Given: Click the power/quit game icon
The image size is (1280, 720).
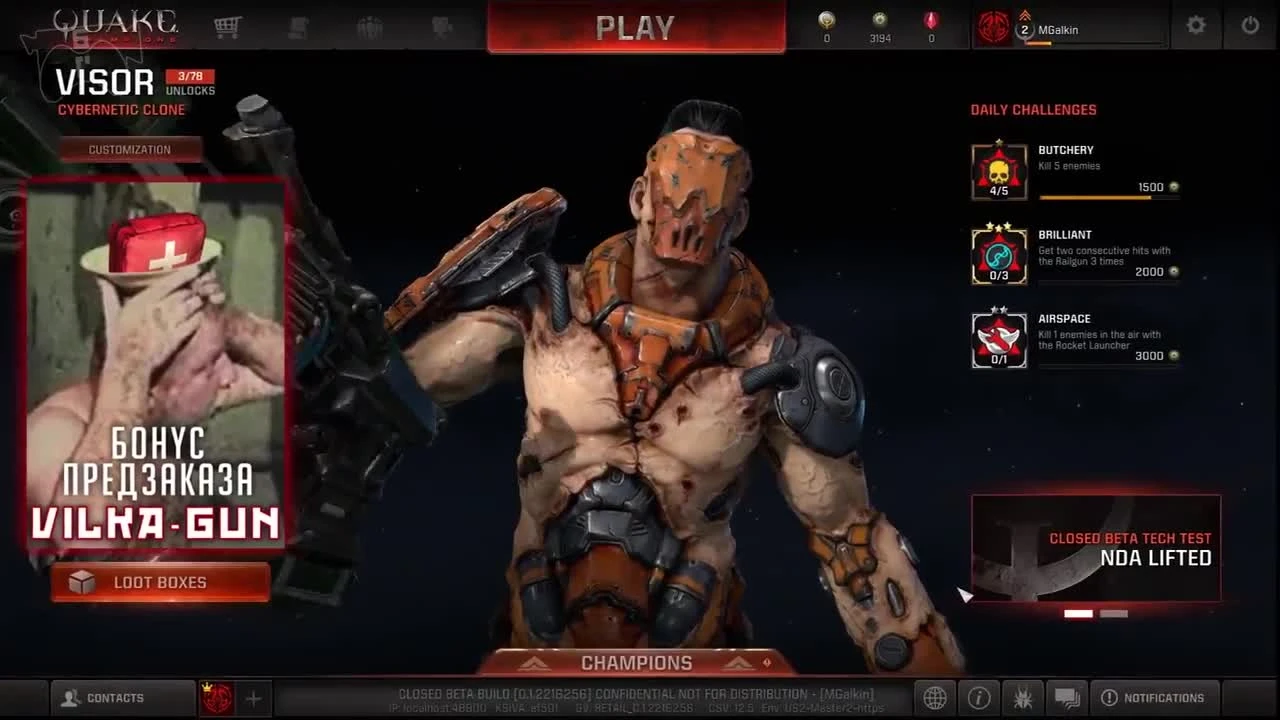Looking at the screenshot, I should [x=1252, y=27].
